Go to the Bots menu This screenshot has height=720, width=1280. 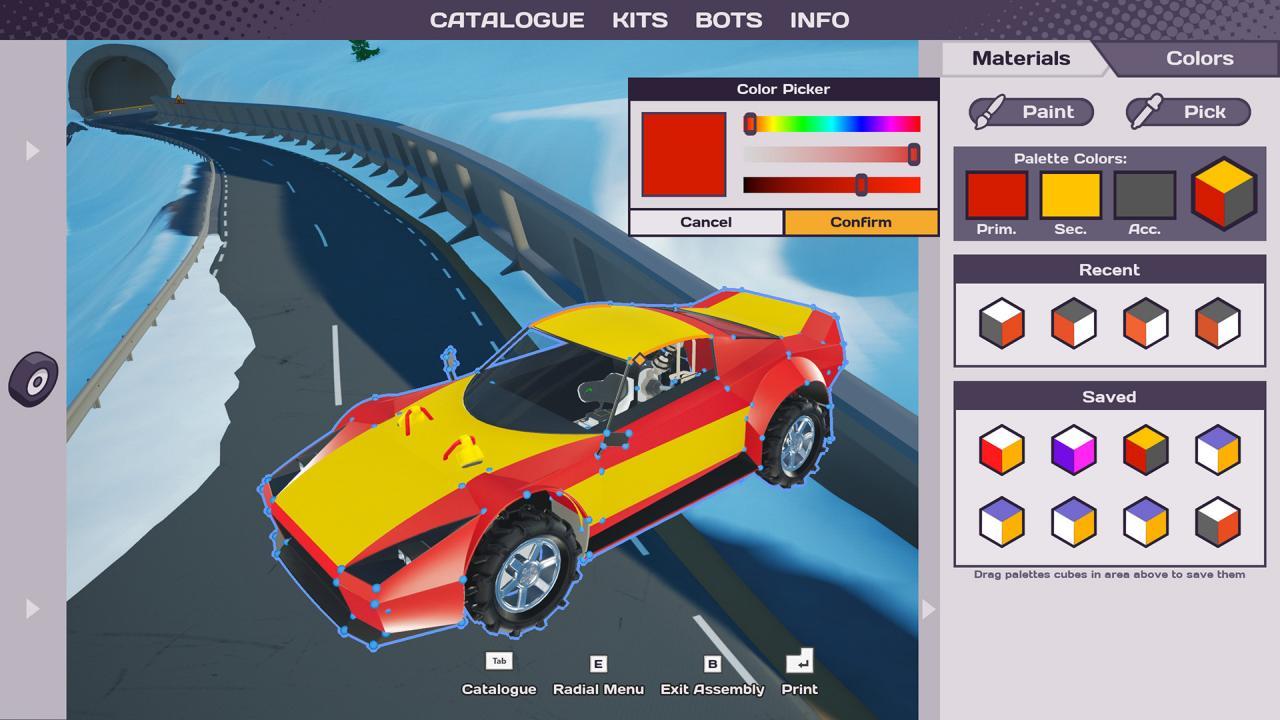click(728, 20)
